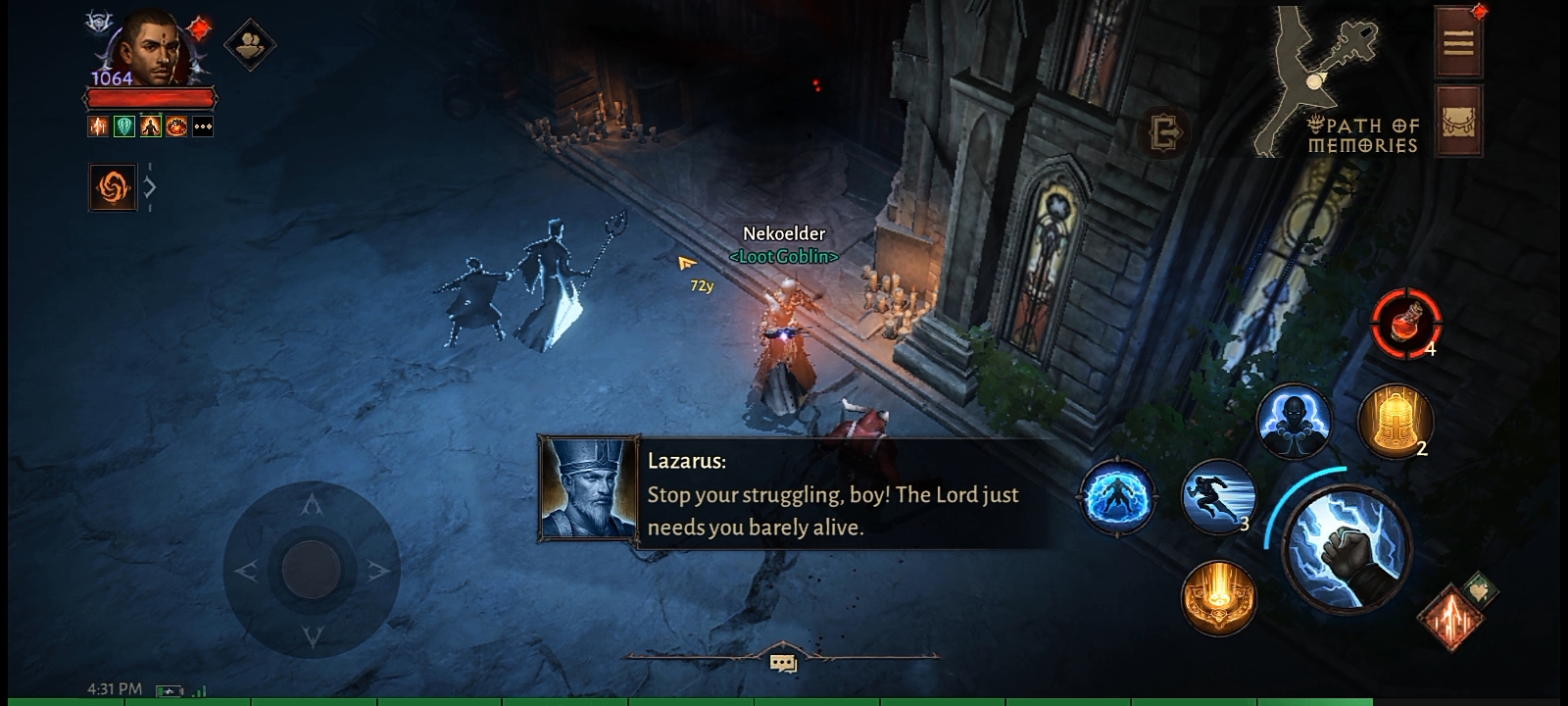Image resolution: width=1568 pixels, height=706 pixels.
Task: Use the running dash skill
Action: point(1218,498)
